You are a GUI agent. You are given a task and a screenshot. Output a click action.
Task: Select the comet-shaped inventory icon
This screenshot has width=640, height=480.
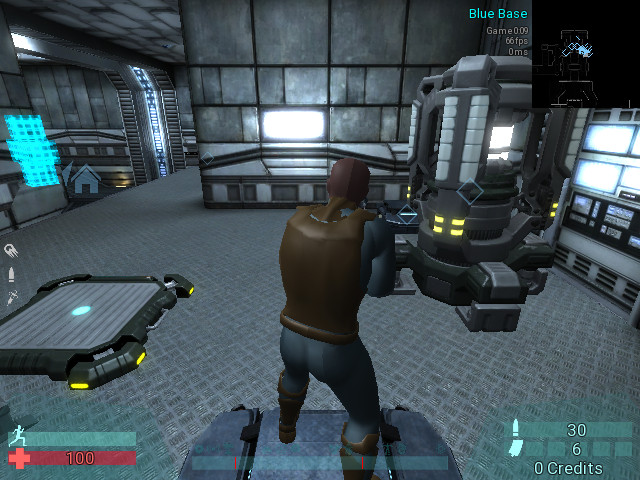click(x=11, y=250)
